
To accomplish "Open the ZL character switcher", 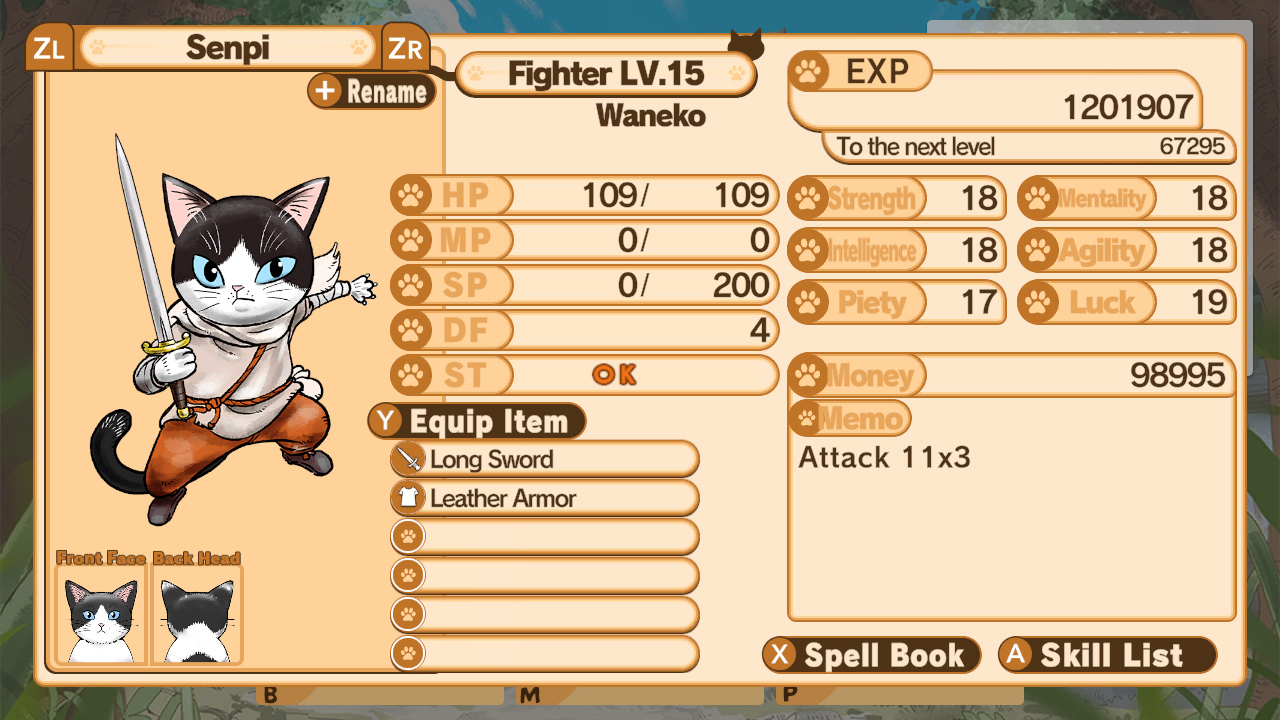I will [48, 45].
